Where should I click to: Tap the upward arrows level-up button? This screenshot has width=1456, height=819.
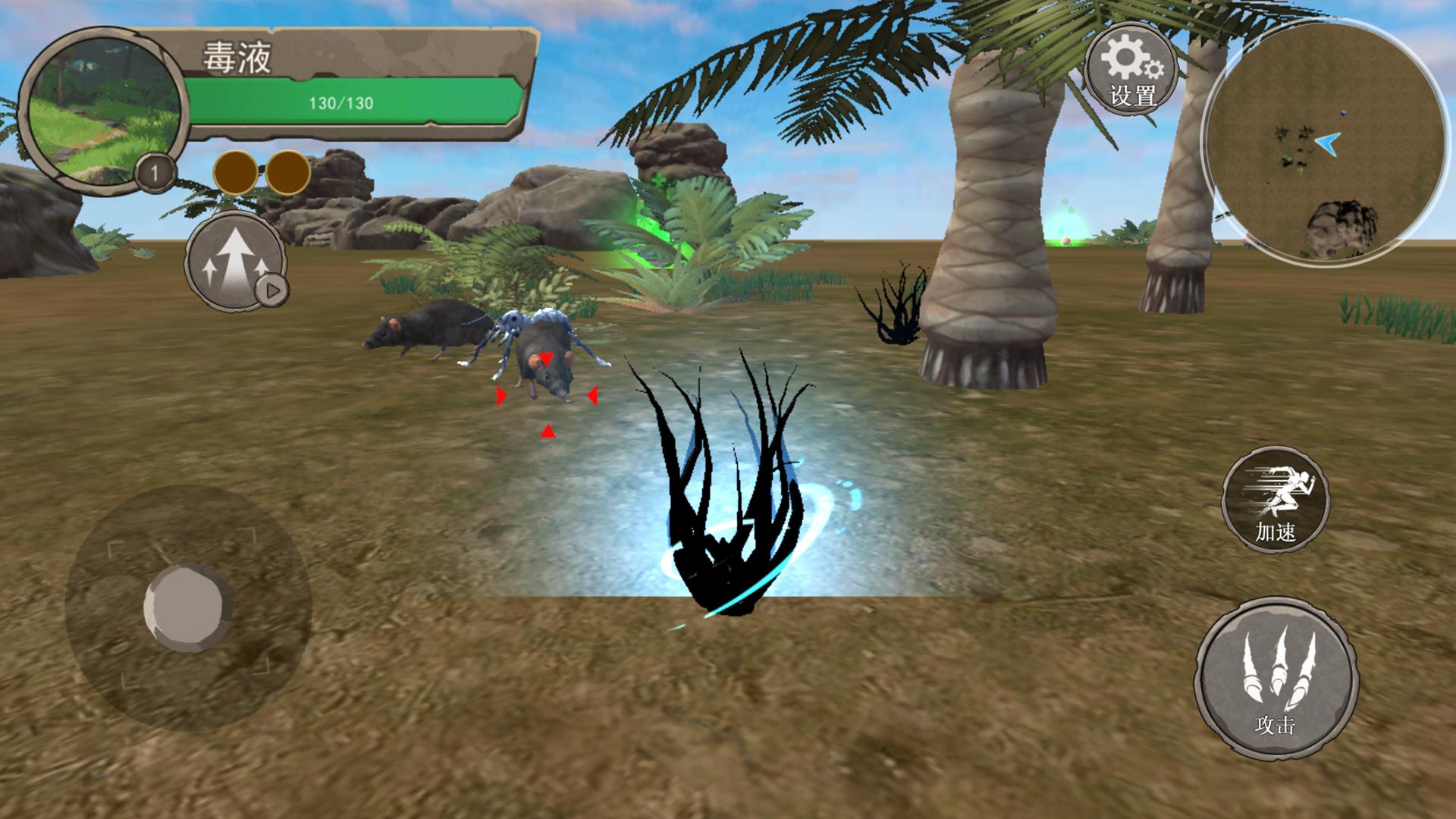pyautogui.click(x=237, y=262)
